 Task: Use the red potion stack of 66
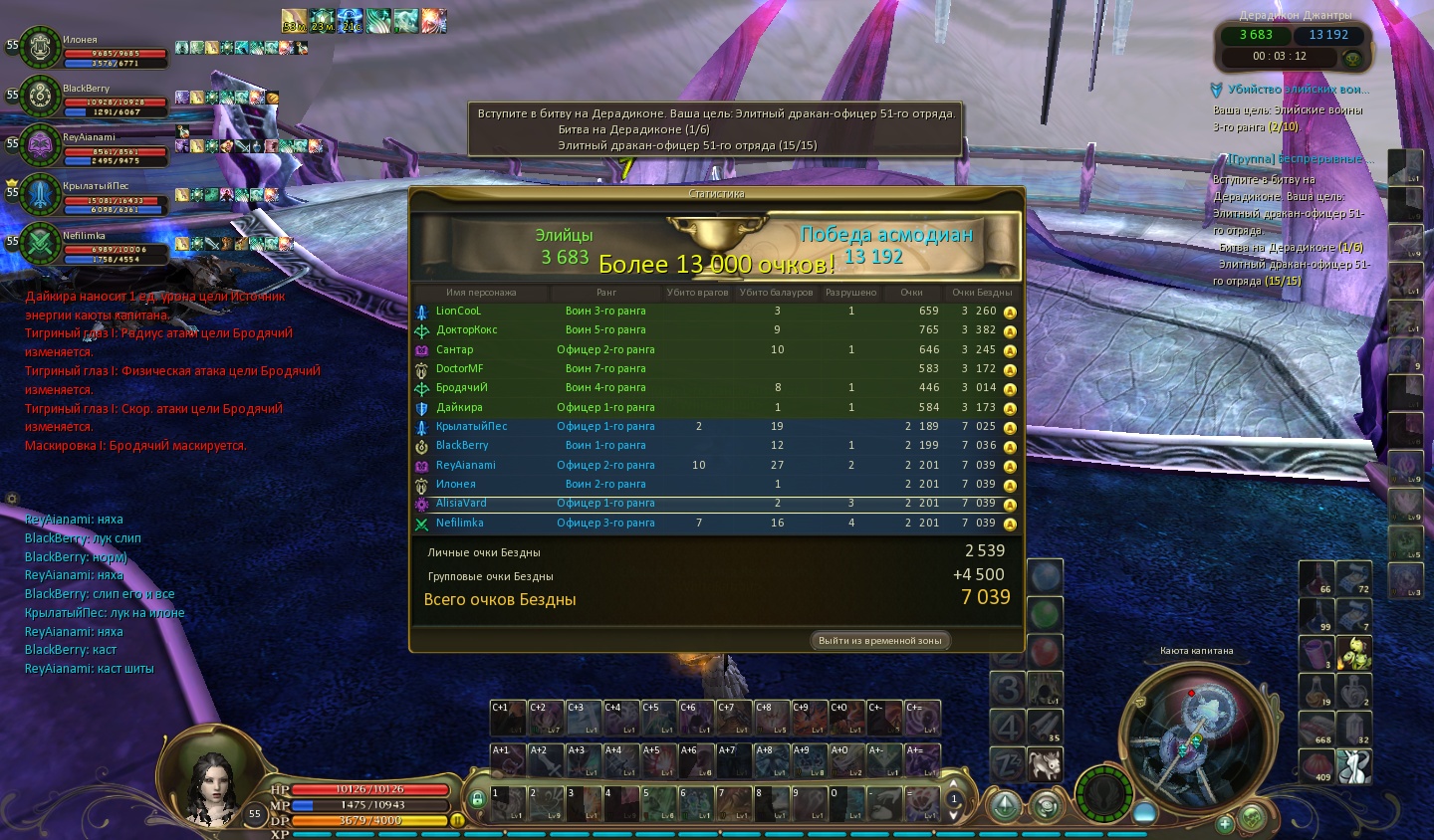[1316, 577]
